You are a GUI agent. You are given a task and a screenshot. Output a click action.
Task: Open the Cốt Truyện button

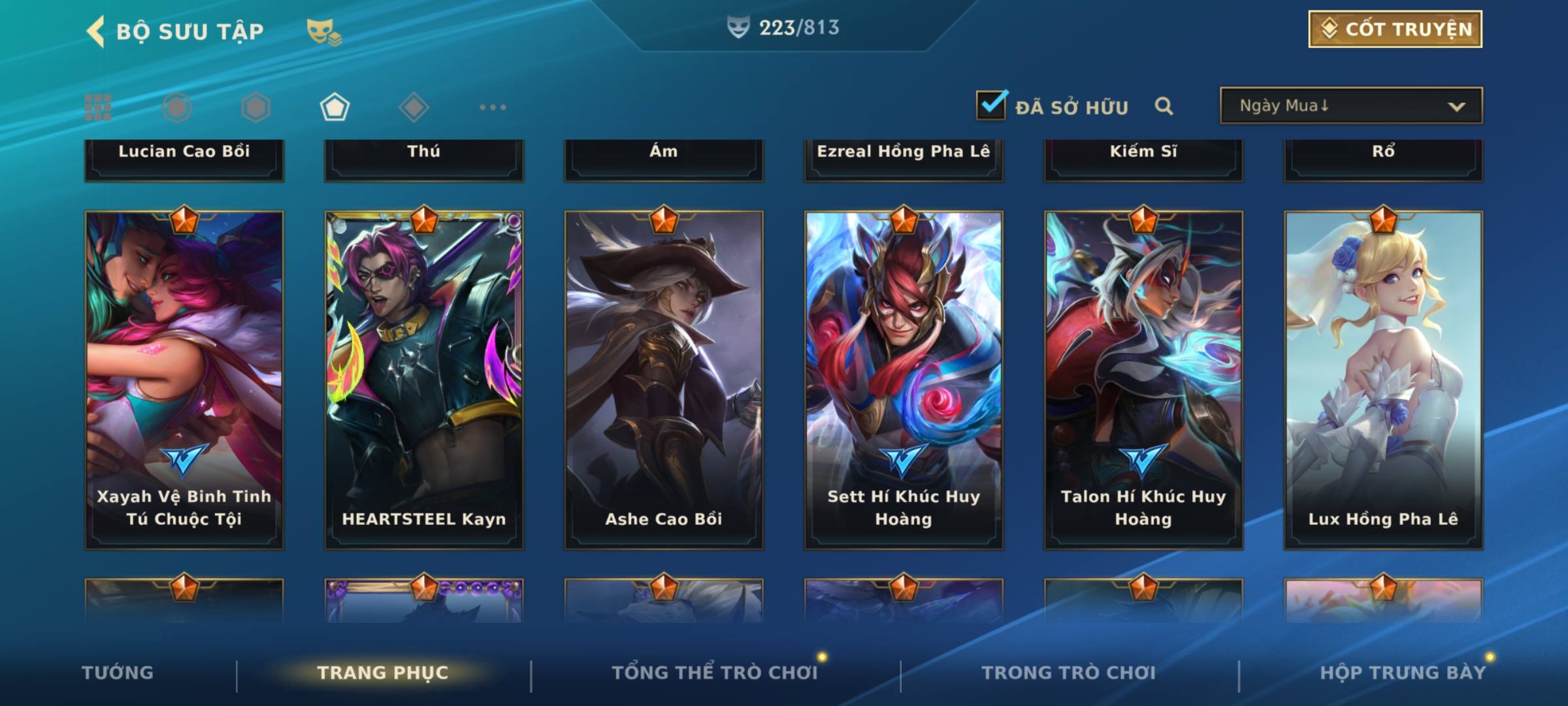click(x=1395, y=29)
